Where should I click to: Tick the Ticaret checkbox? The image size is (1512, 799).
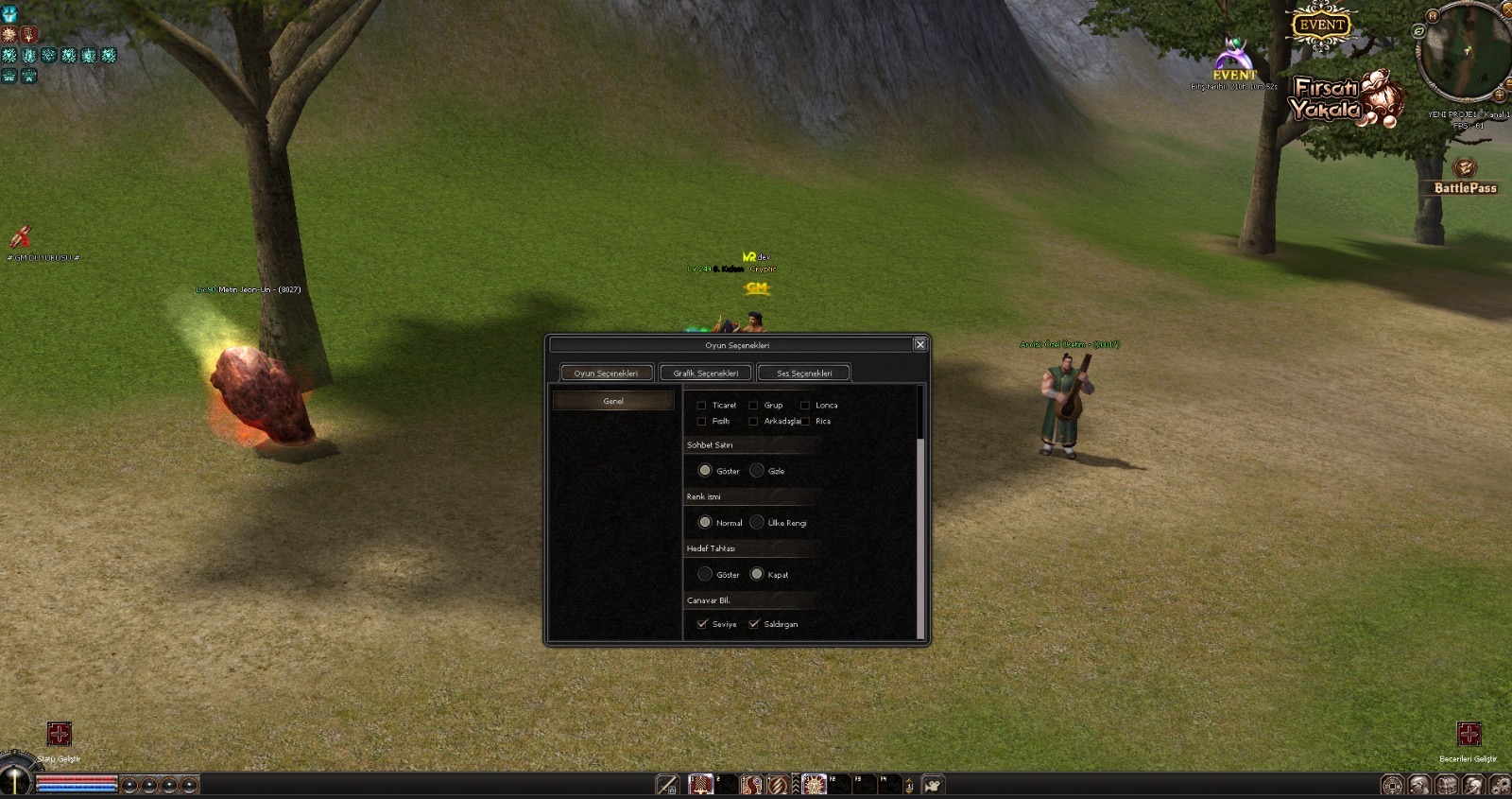701,406
